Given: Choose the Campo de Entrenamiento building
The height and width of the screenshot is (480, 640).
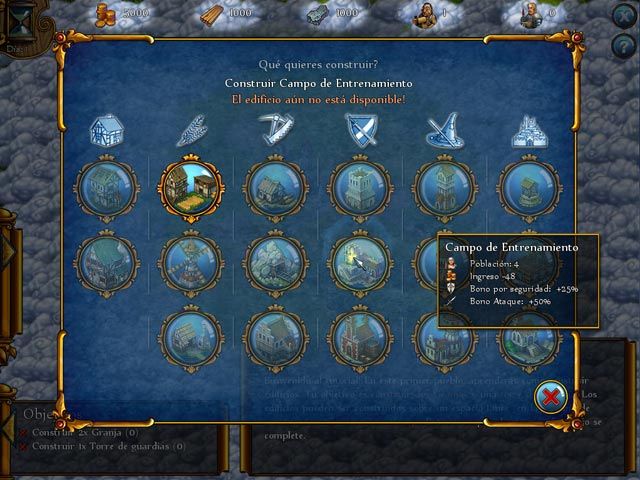Looking at the screenshot, I should pyautogui.click(x=361, y=258).
